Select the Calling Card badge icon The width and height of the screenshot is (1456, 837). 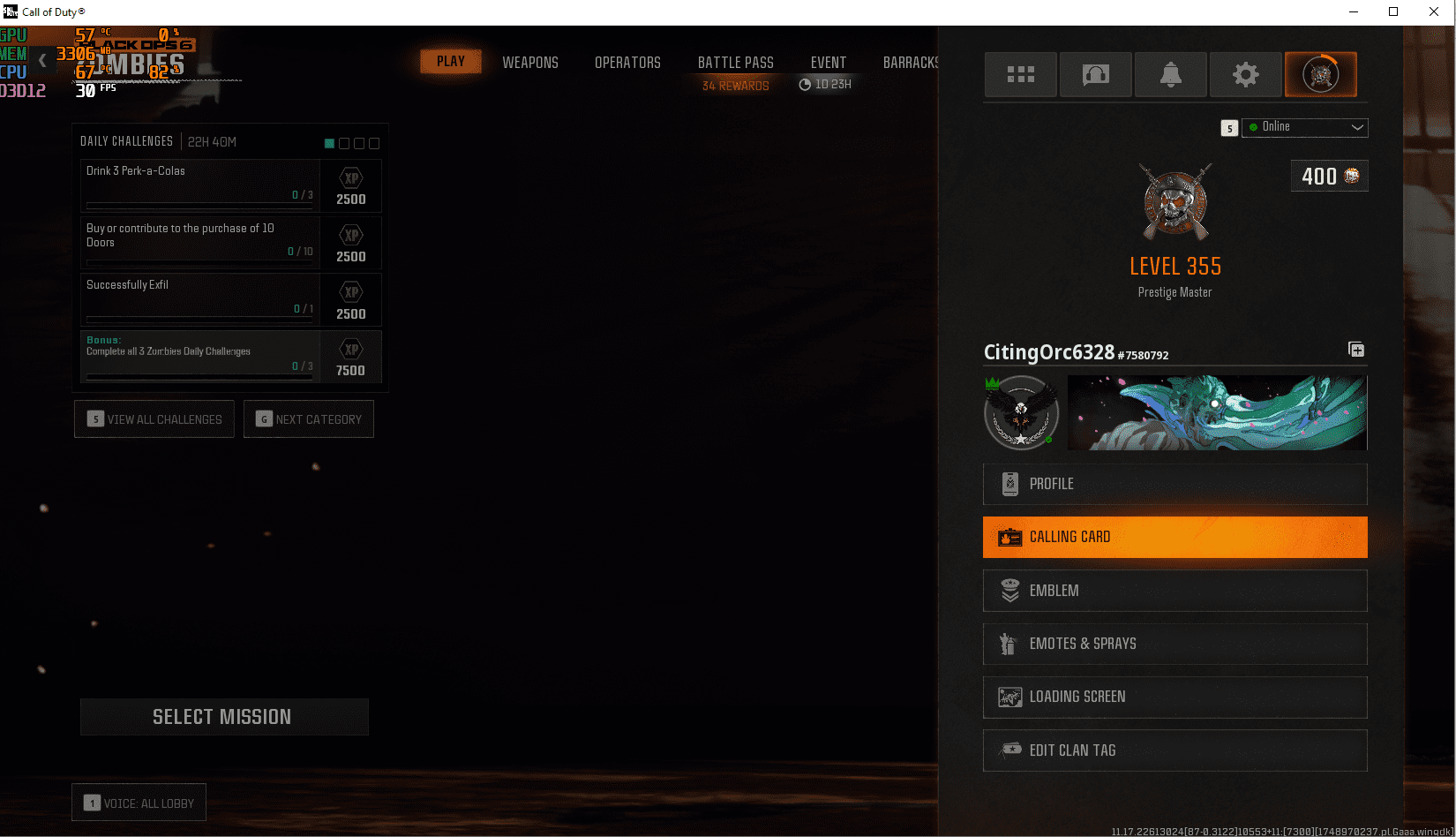(x=1008, y=537)
